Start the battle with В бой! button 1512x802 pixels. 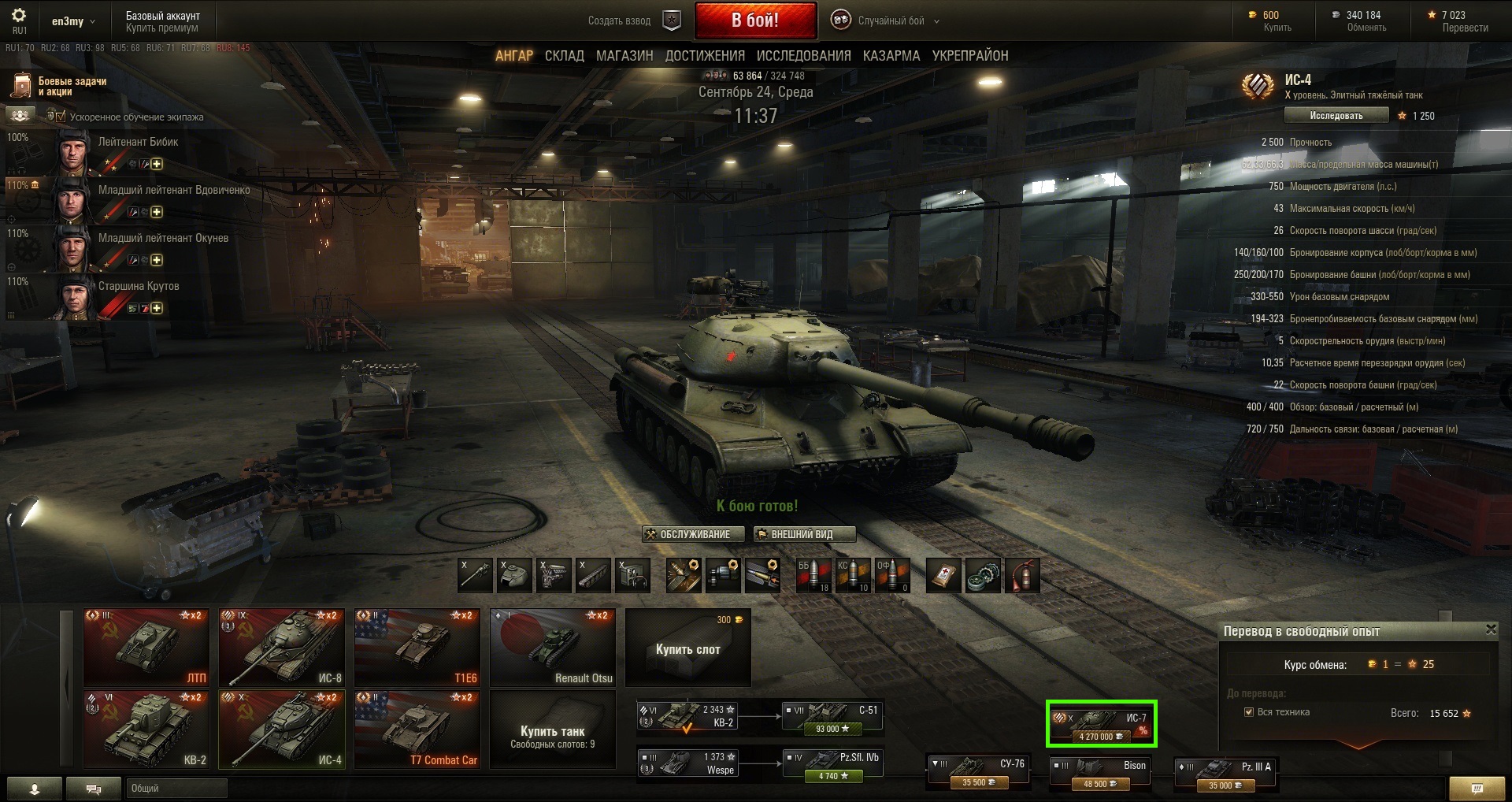pos(754,20)
